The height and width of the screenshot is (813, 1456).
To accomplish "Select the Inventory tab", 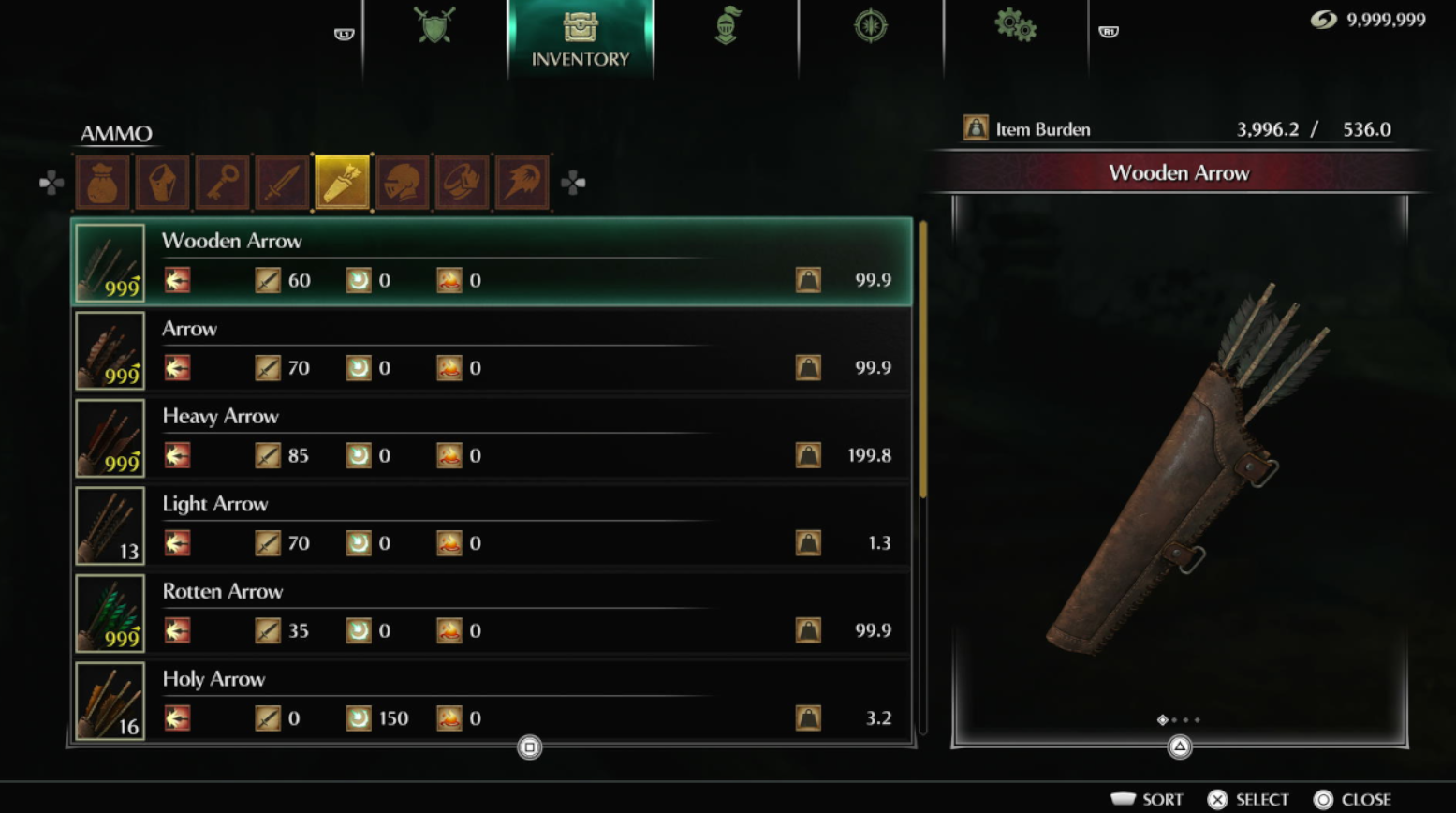I will pos(581,38).
